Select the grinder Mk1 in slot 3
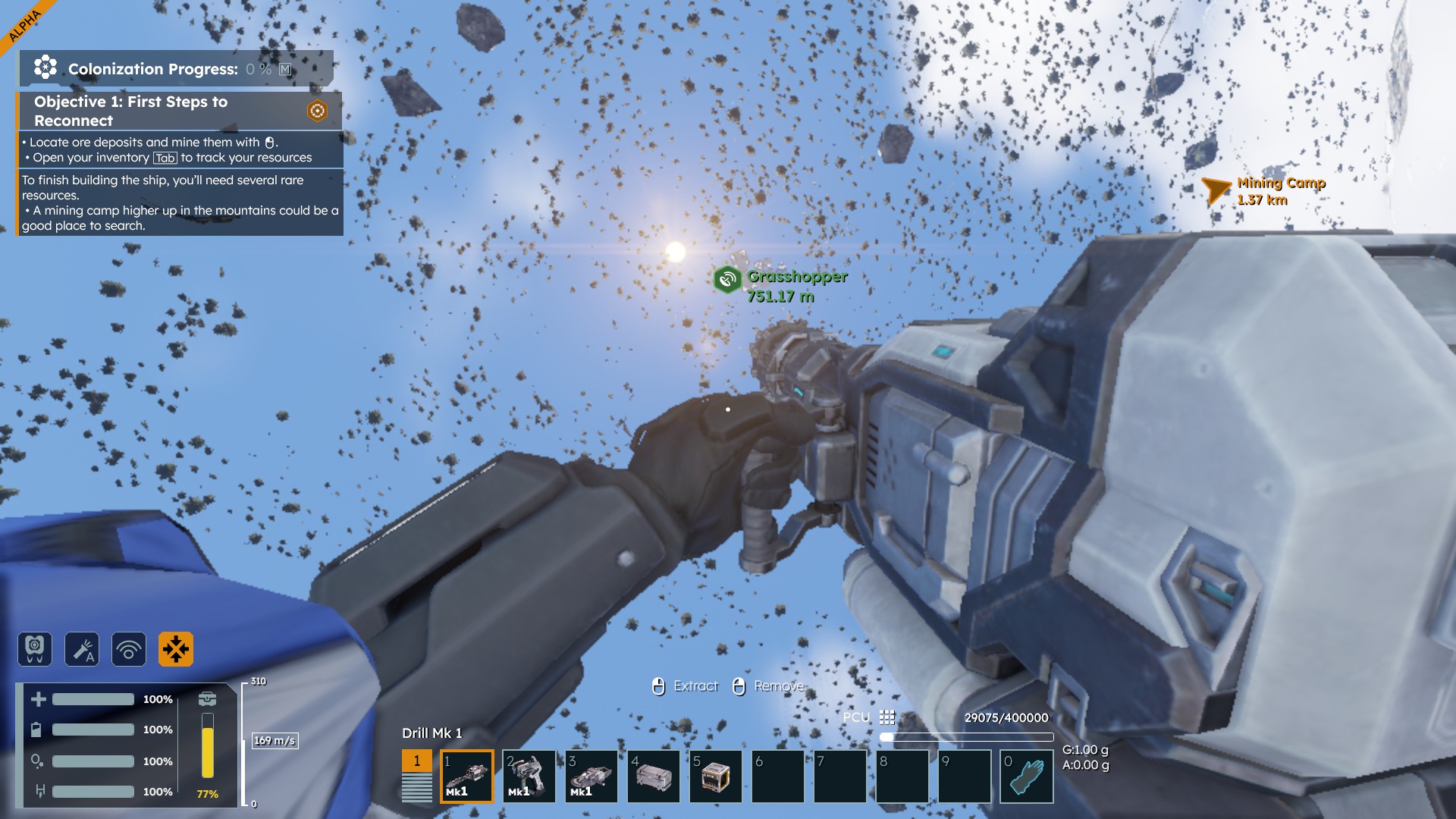This screenshot has height=819, width=1456. point(591,776)
